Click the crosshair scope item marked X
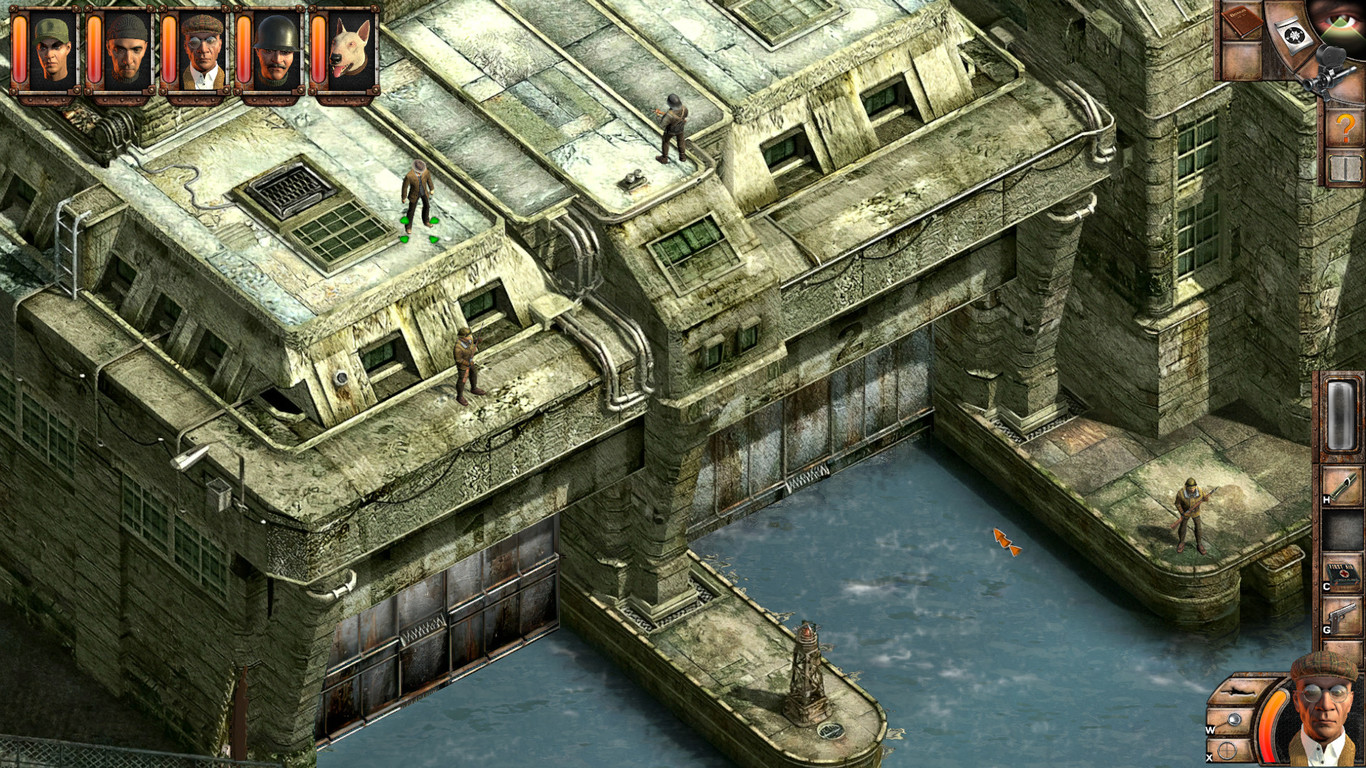 click(x=1227, y=750)
